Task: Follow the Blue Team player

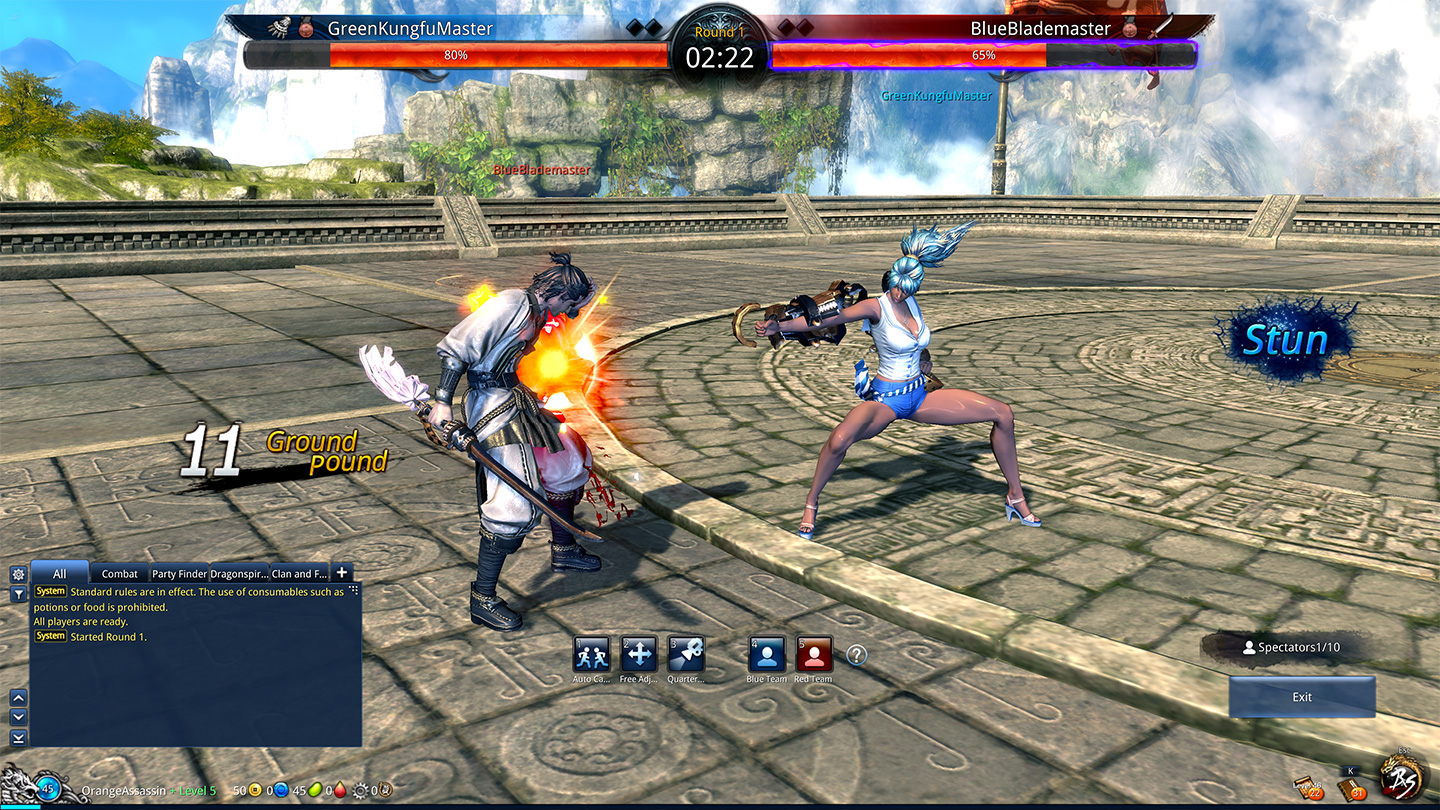Action: 767,655
